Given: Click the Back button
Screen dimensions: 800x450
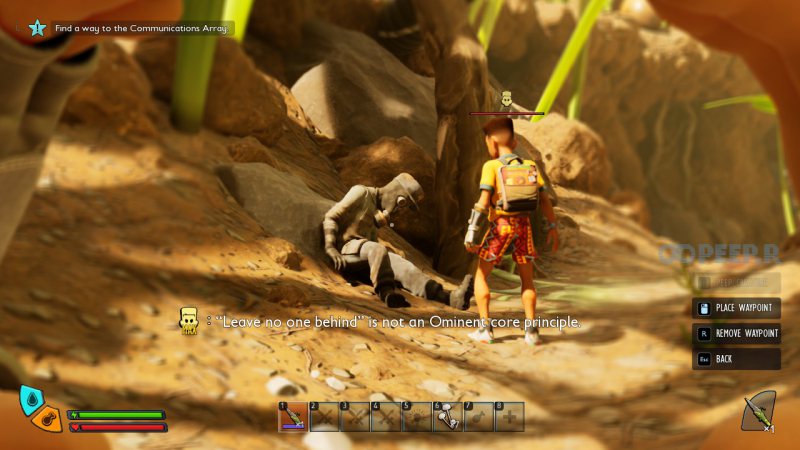Looking at the screenshot, I should click(736, 358).
